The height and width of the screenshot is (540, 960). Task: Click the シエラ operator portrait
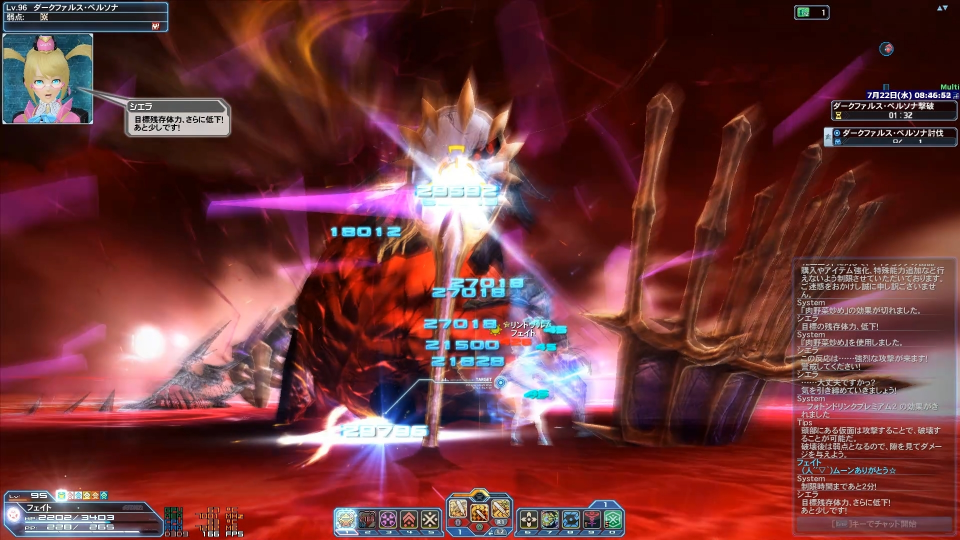pos(47,78)
